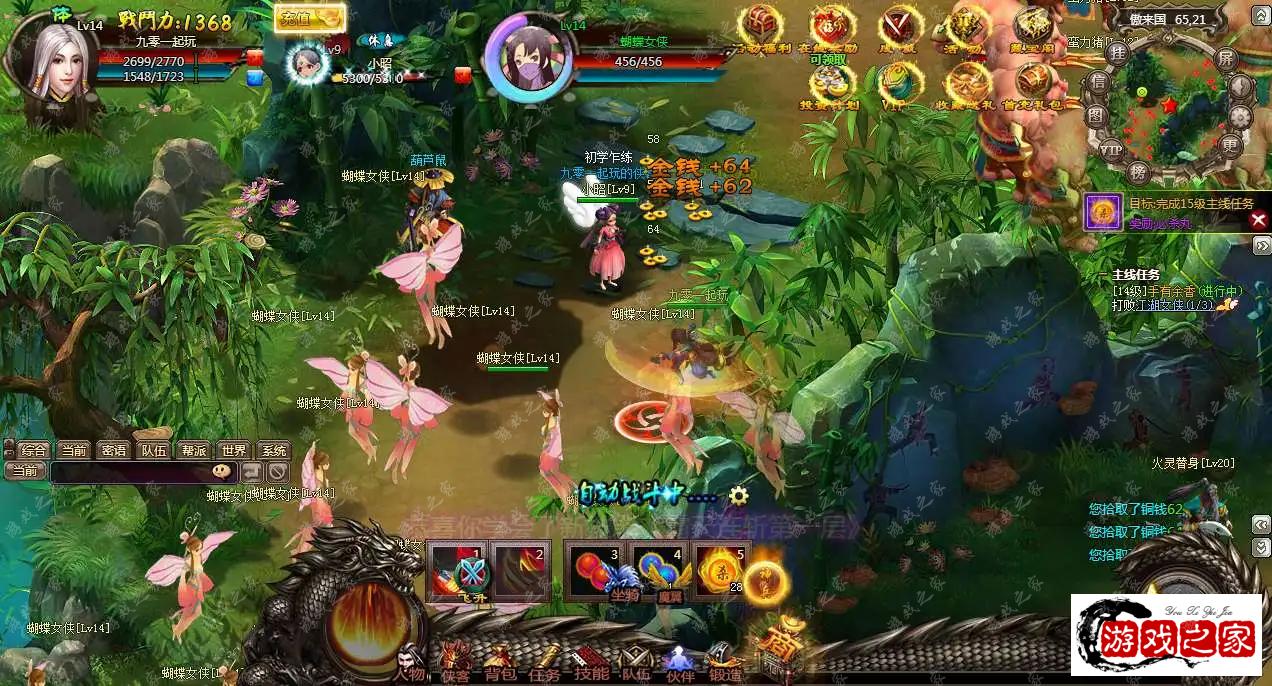
Task: Open the emoji picker in chat
Action: tap(221, 471)
